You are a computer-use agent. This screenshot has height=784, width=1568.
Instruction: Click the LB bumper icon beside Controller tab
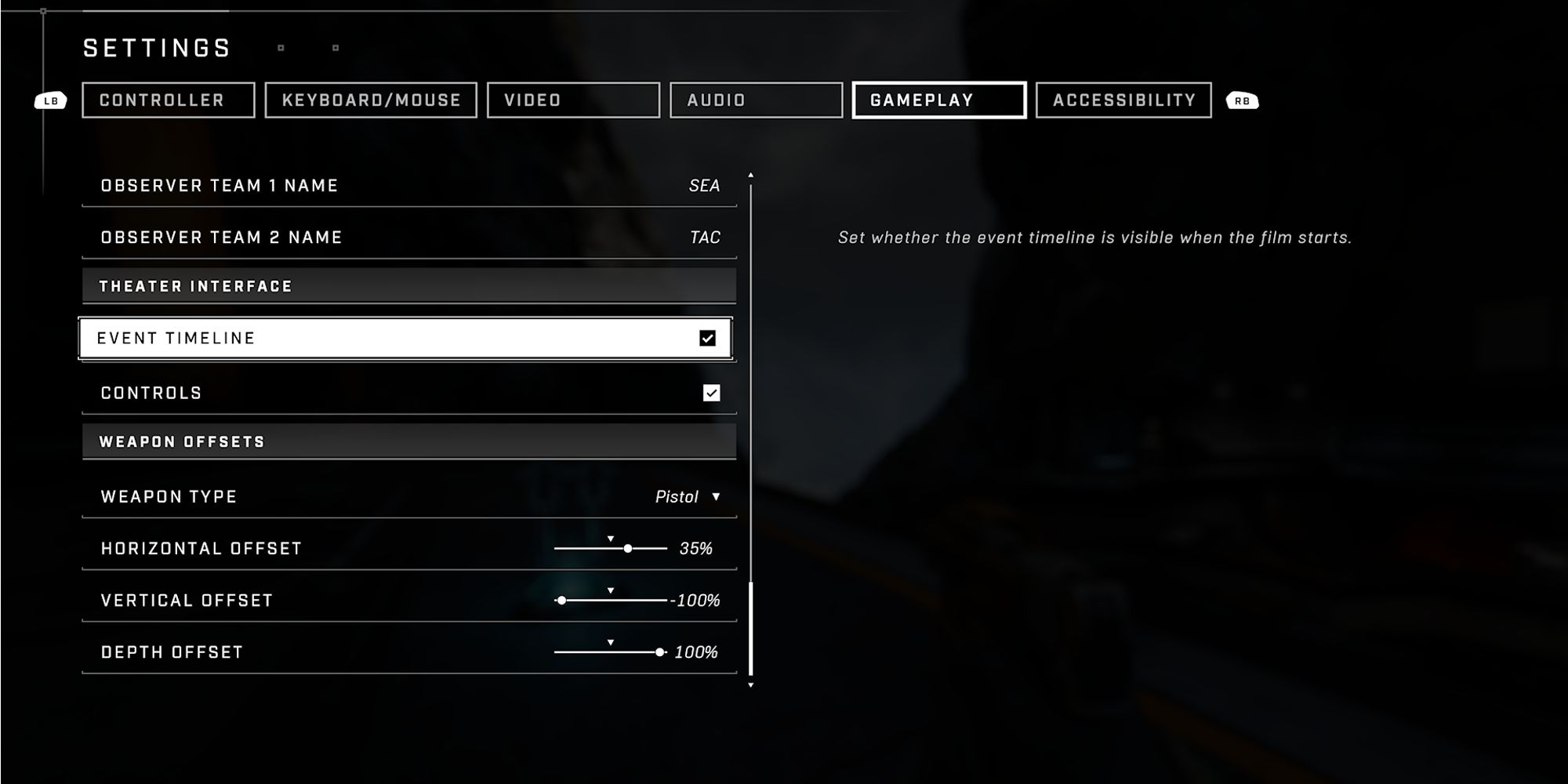(x=50, y=100)
